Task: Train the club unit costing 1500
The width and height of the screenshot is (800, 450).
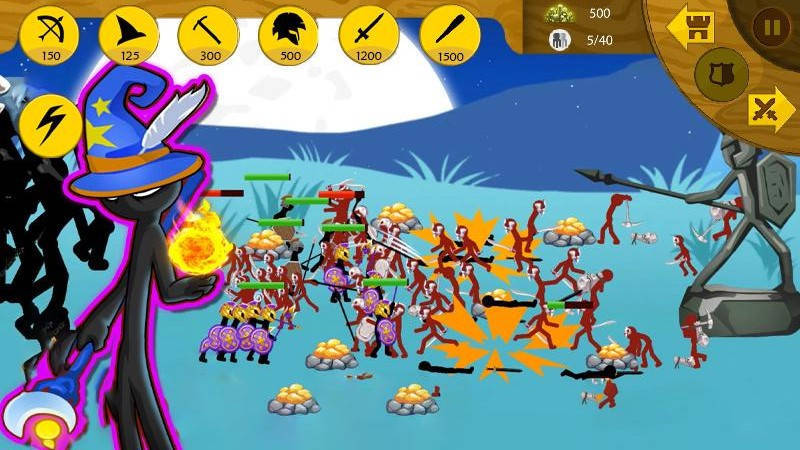Action: (x=450, y=34)
